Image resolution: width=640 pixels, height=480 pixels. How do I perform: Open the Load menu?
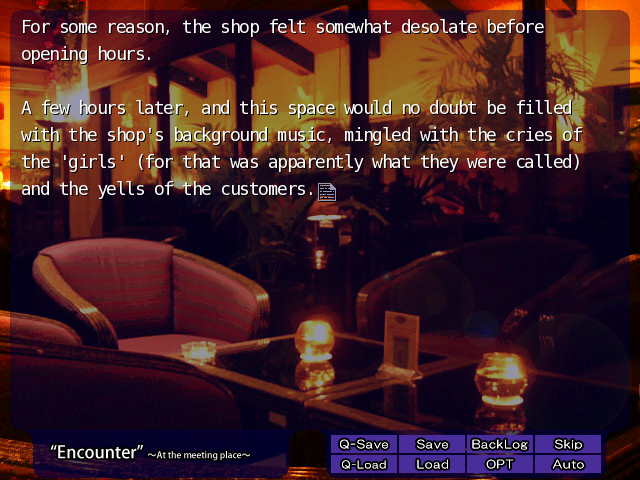[432, 464]
